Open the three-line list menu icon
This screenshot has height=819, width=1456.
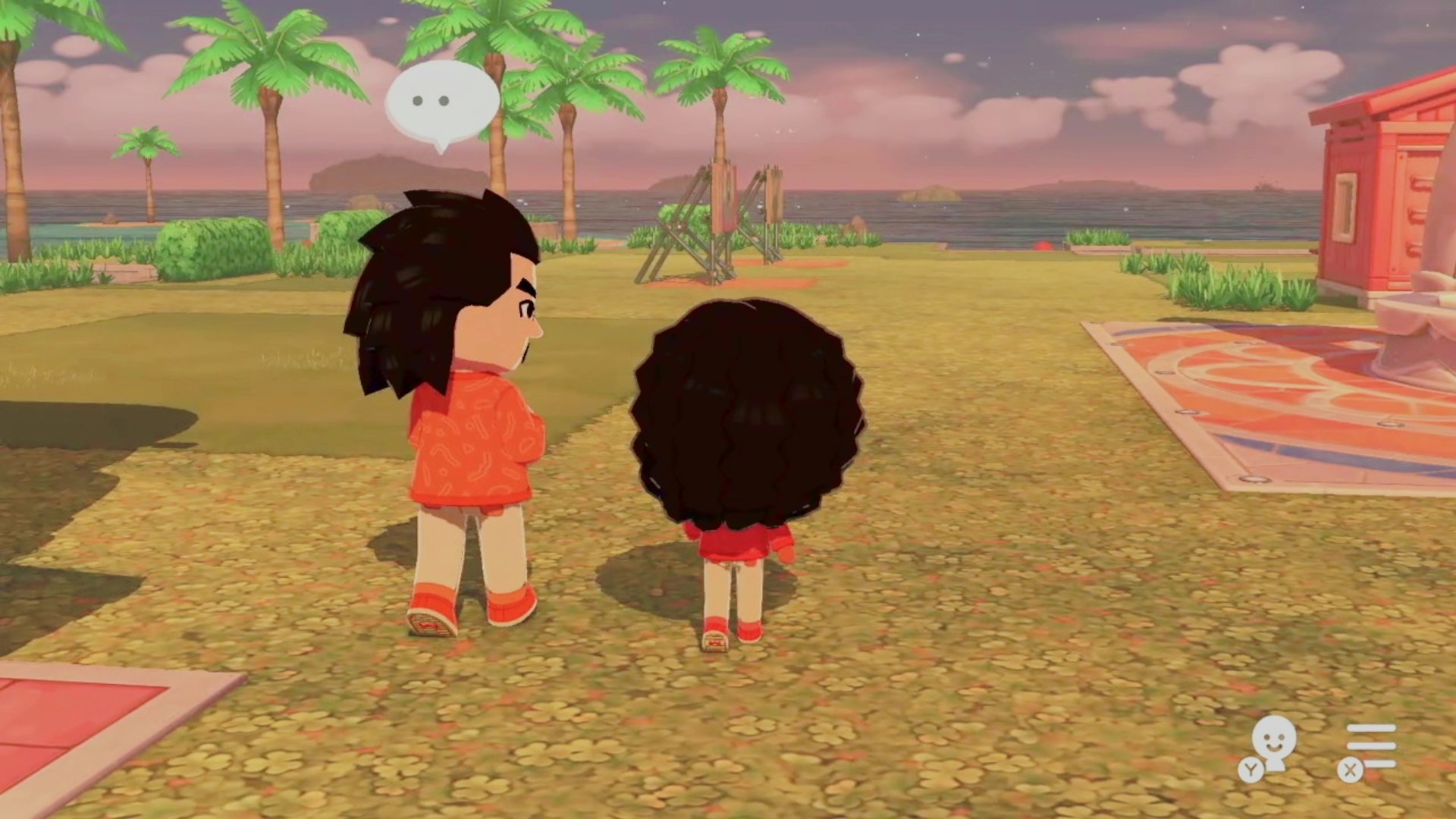1370,746
